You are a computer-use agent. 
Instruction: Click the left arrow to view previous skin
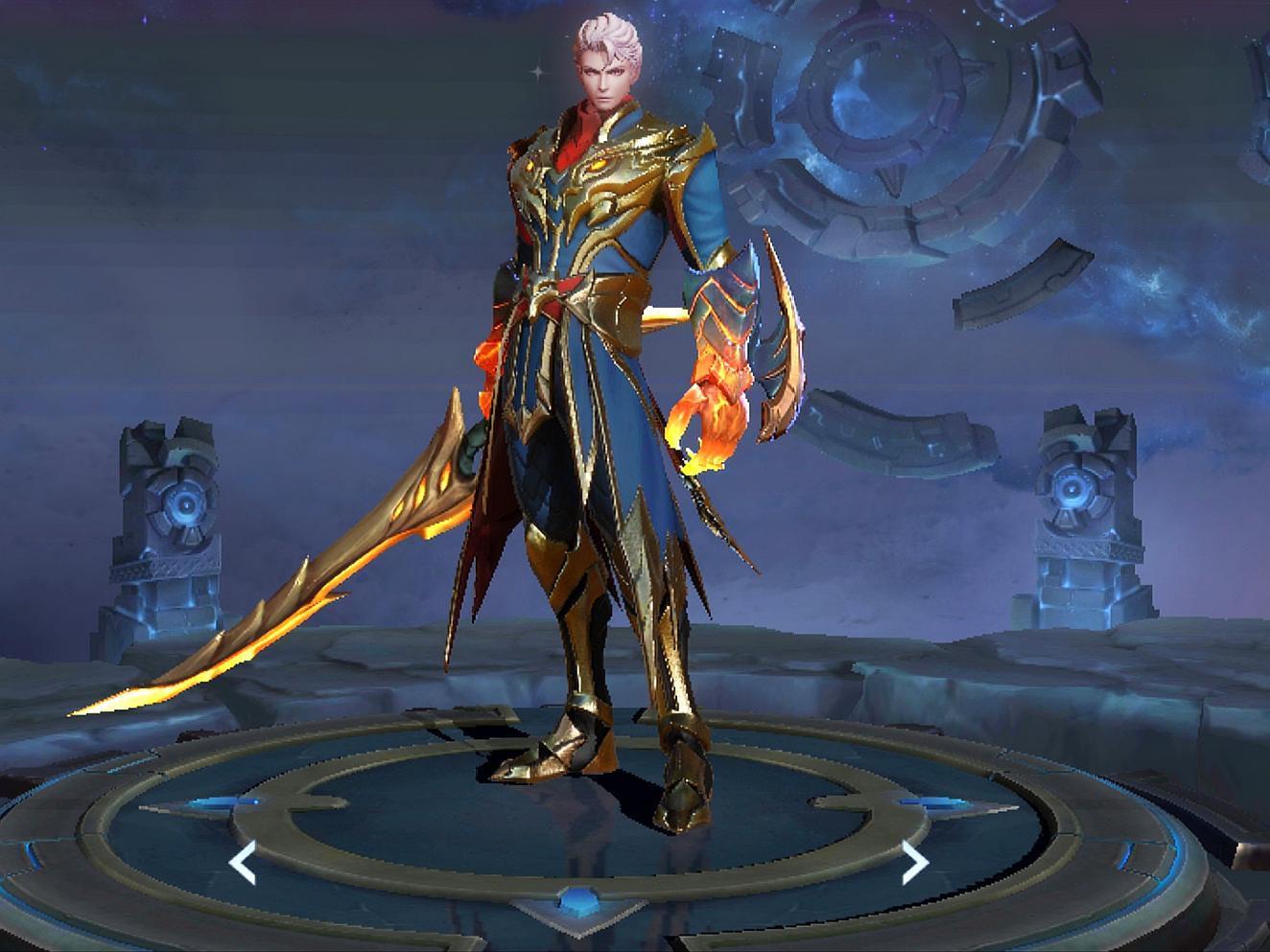[x=243, y=864]
